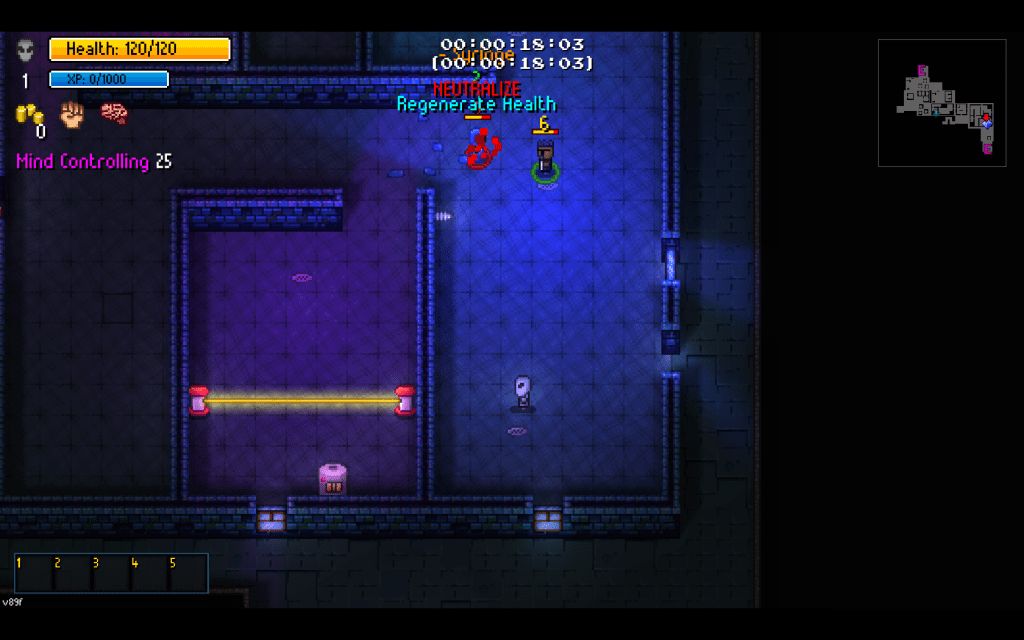Choose hotbar slot numbered 5
1024x640 pixels.
[x=188, y=574]
